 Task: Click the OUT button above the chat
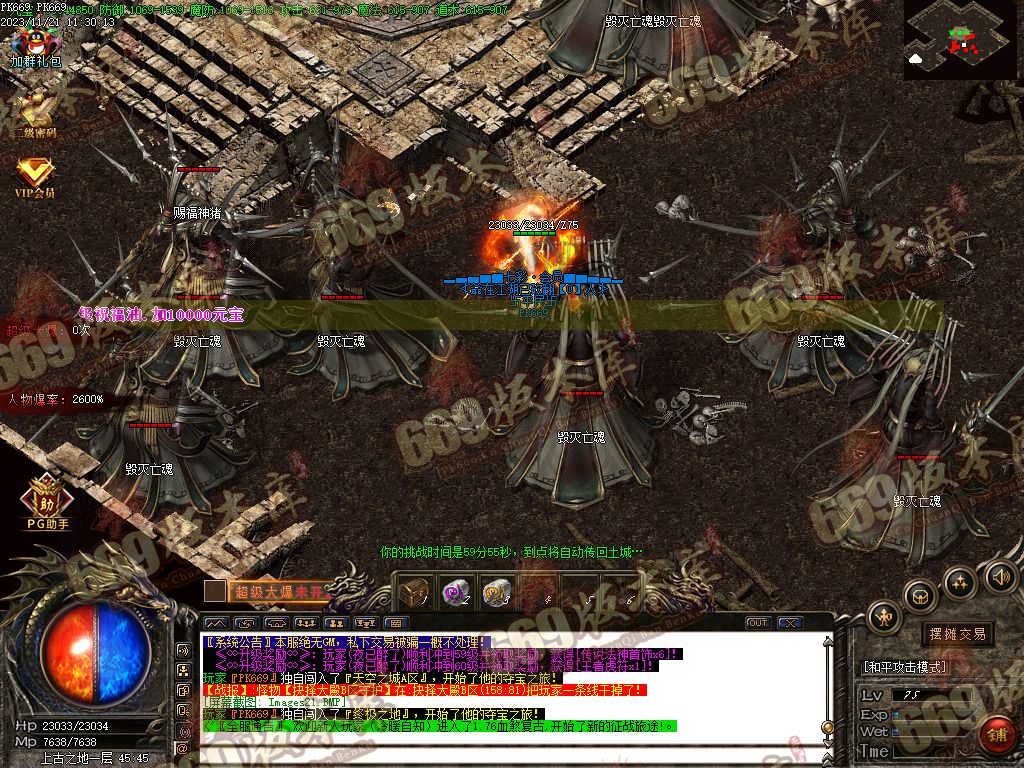click(x=758, y=623)
